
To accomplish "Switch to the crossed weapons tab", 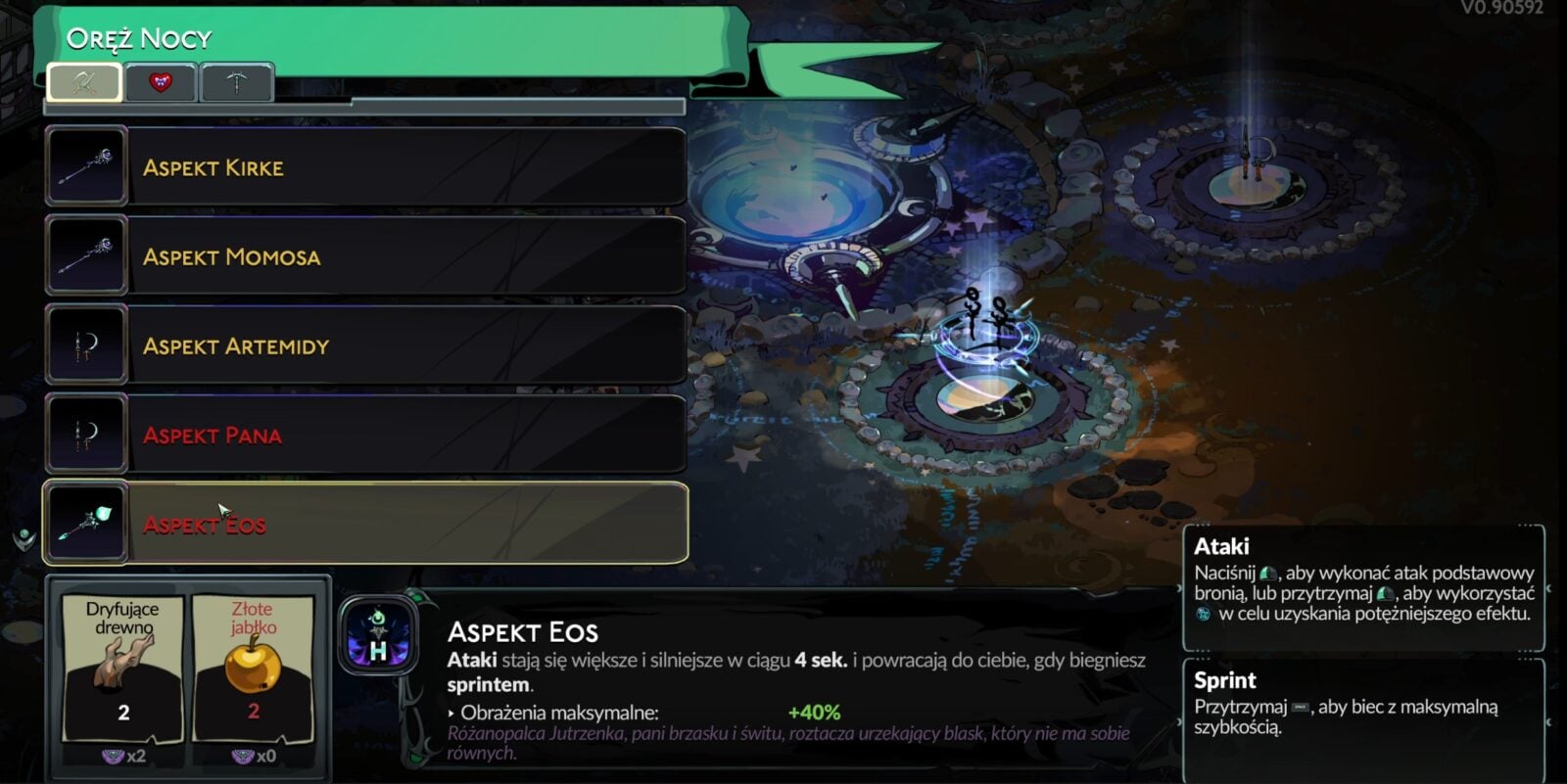I will (x=84, y=82).
